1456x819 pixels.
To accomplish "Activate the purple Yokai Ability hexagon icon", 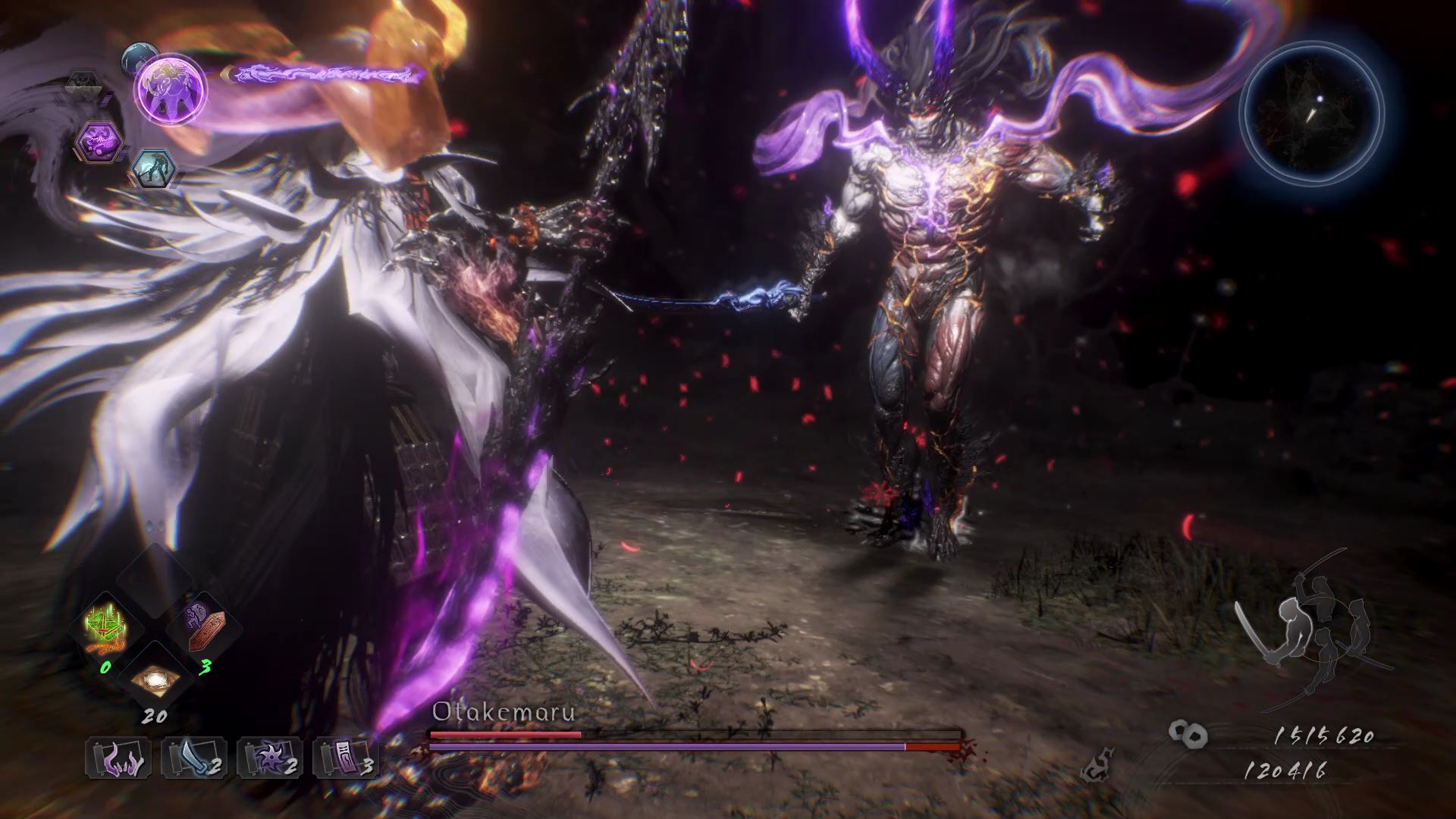I will 99,141.
